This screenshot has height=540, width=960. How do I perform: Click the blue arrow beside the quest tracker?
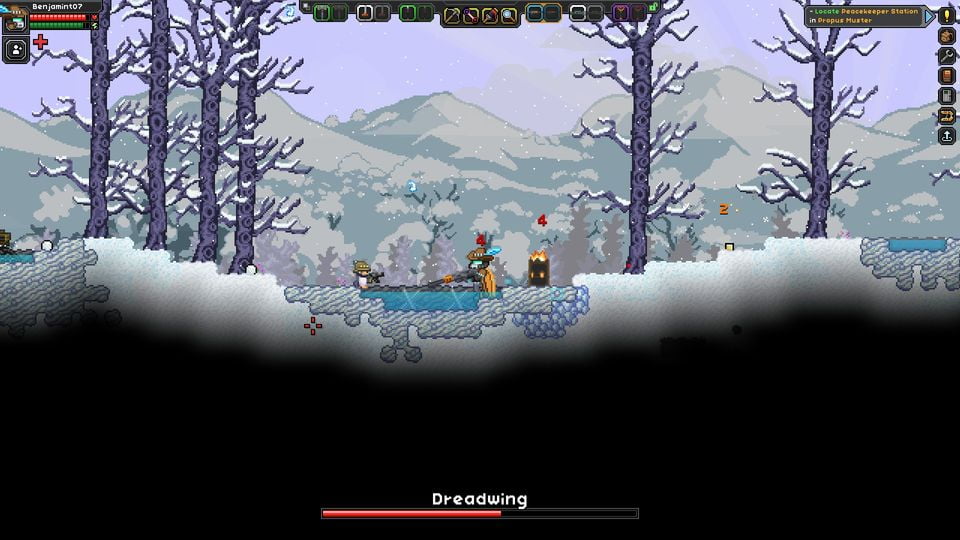[929, 16]
